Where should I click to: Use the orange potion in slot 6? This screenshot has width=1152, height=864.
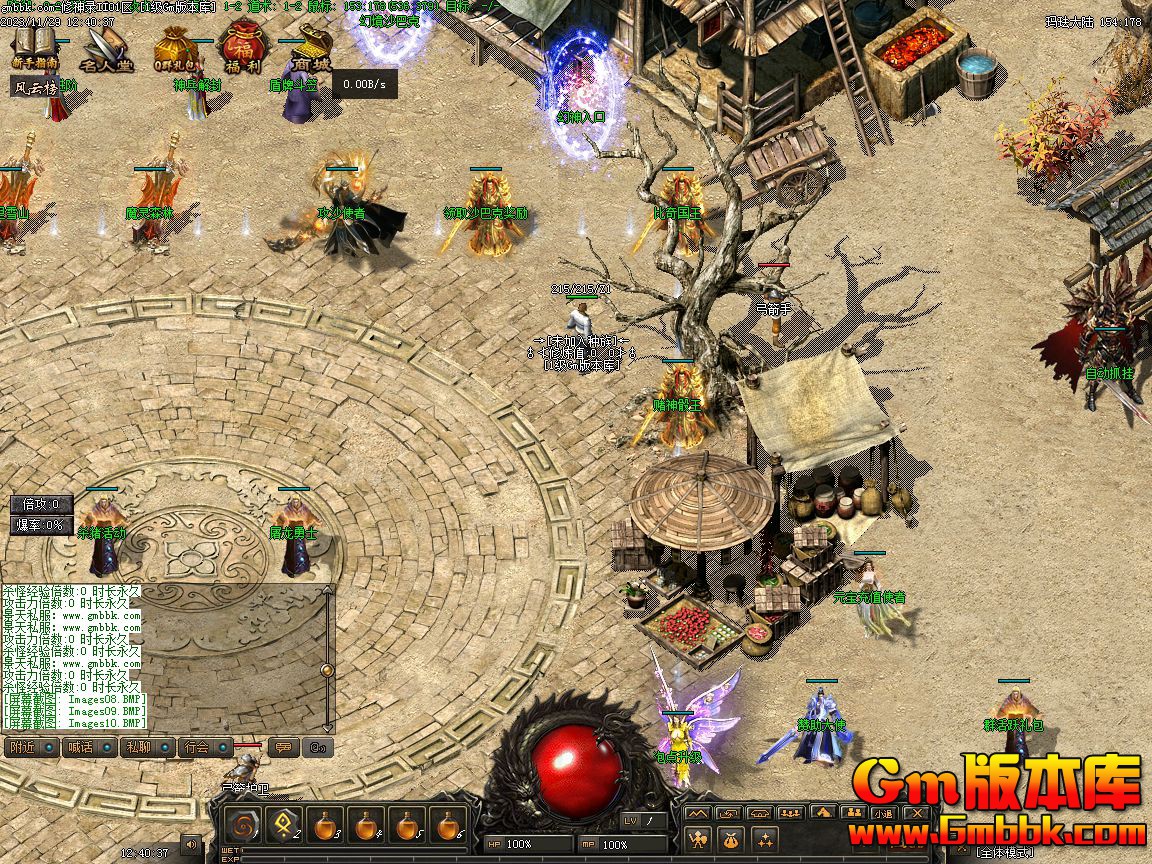pos(449,825)
